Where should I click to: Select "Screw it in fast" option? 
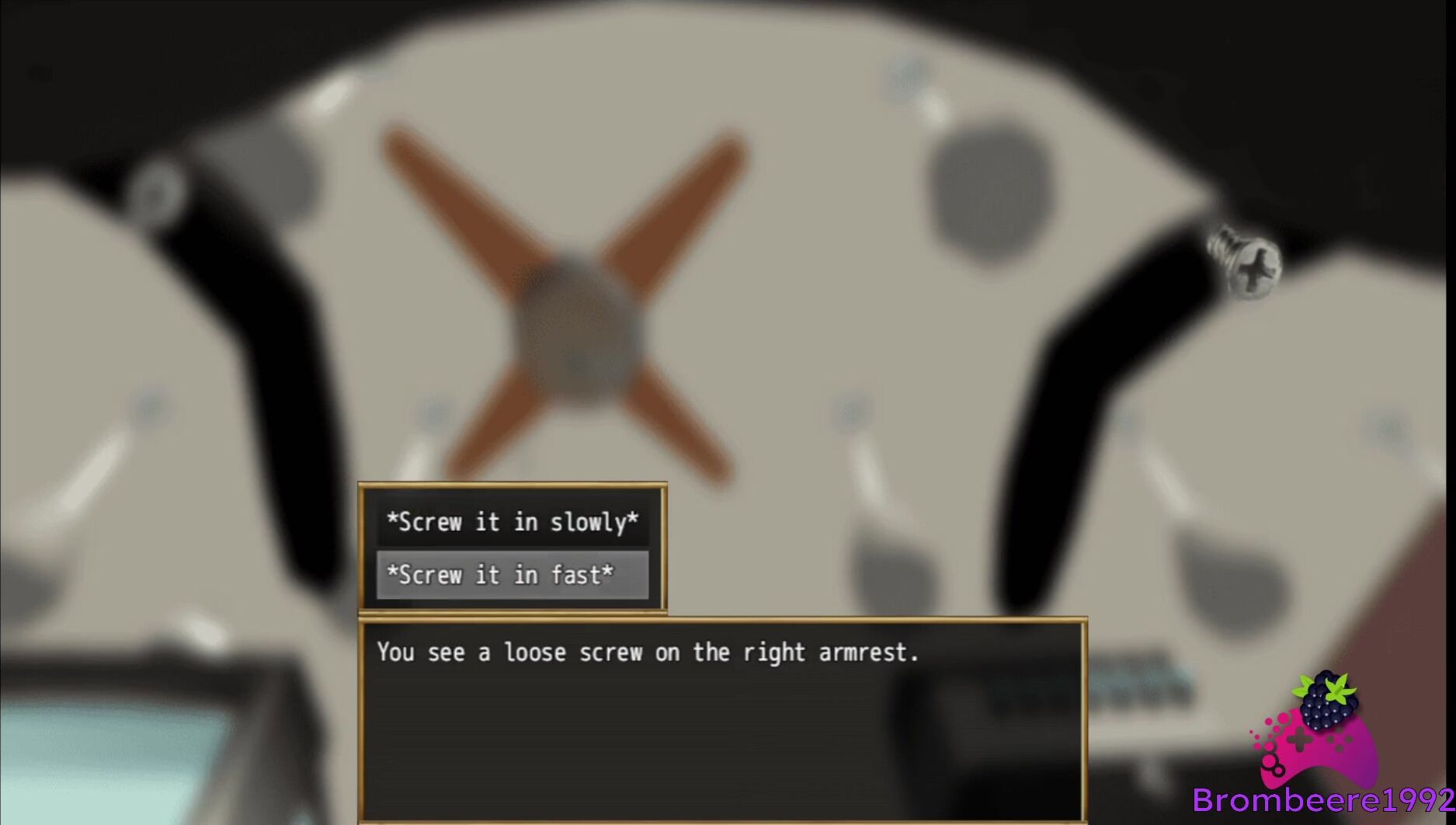(512, 575)
